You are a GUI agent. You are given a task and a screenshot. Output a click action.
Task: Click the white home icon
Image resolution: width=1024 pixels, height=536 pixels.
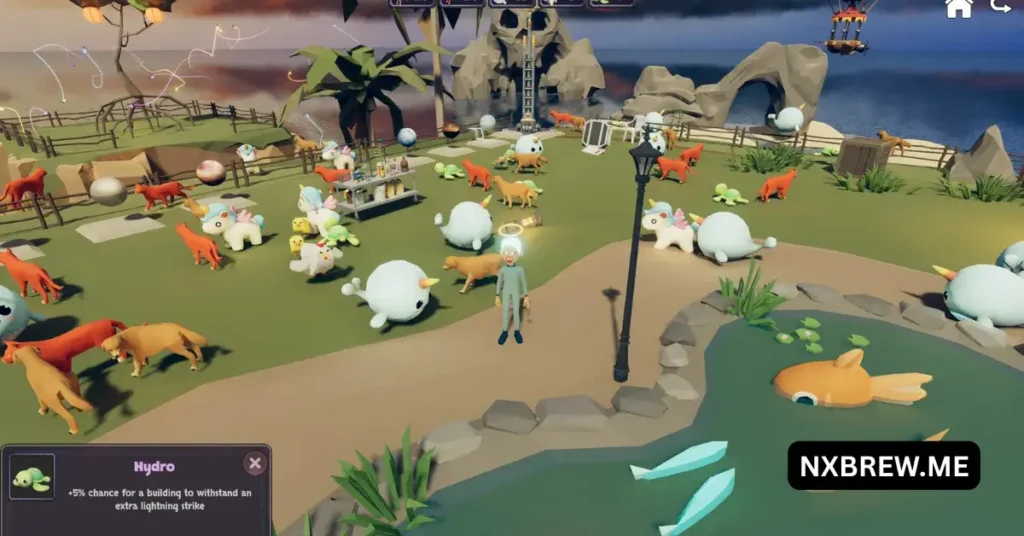959,8
